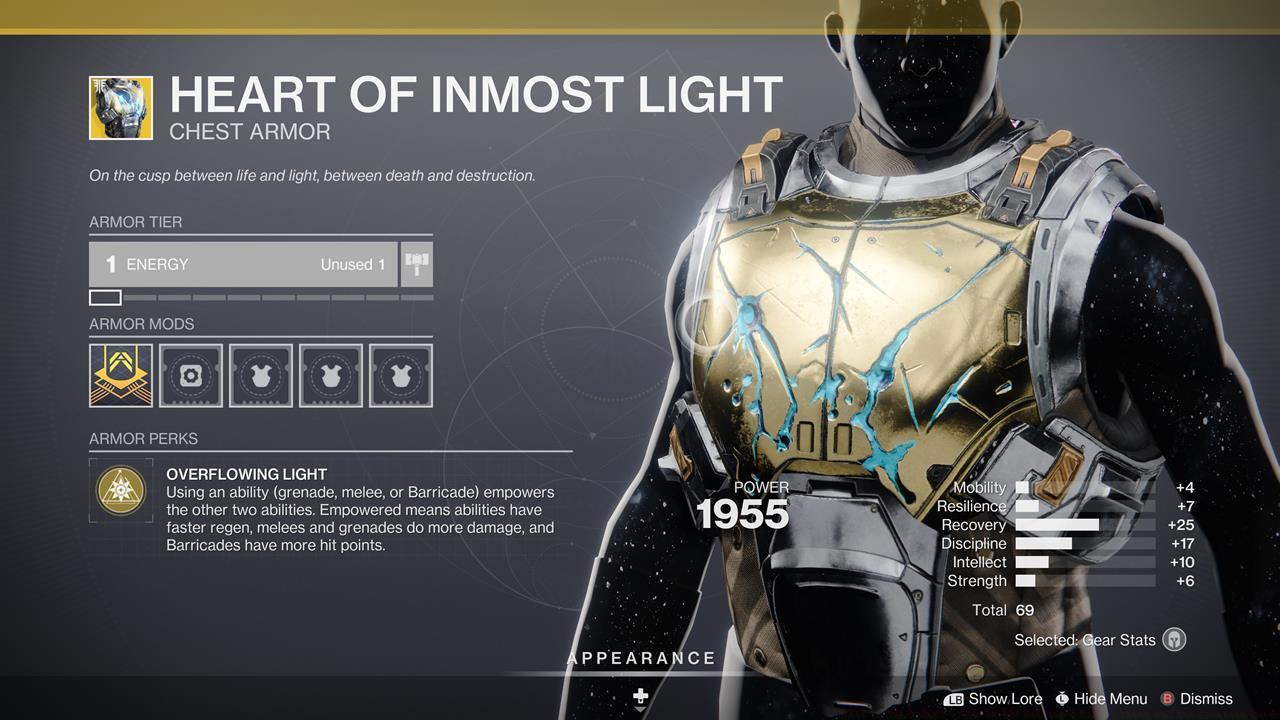Open the golden Artifice mod slot
Viewport: 1280px width, 720px height.
tap(120, 375)
